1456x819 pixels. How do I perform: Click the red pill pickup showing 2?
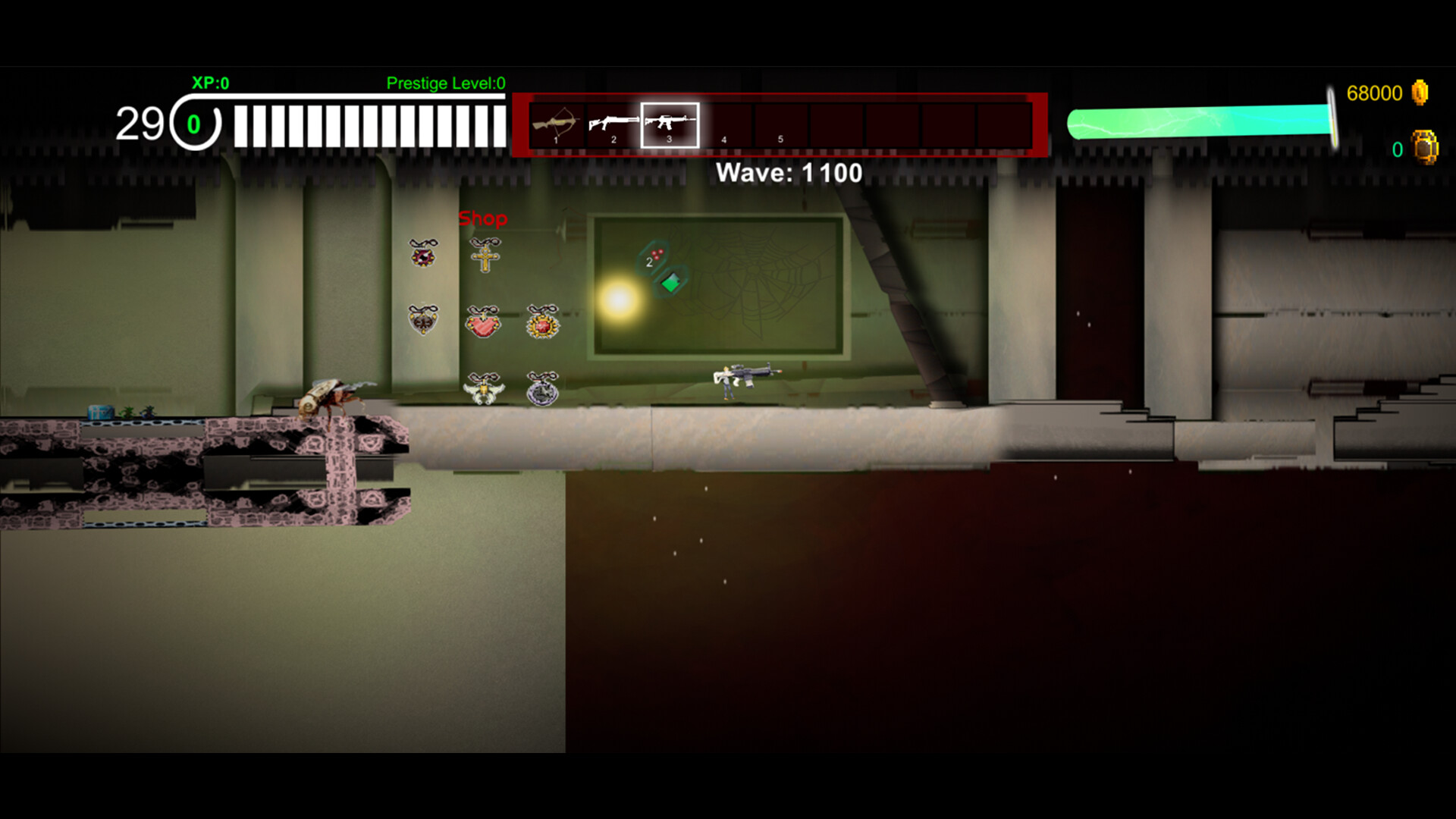654,256
